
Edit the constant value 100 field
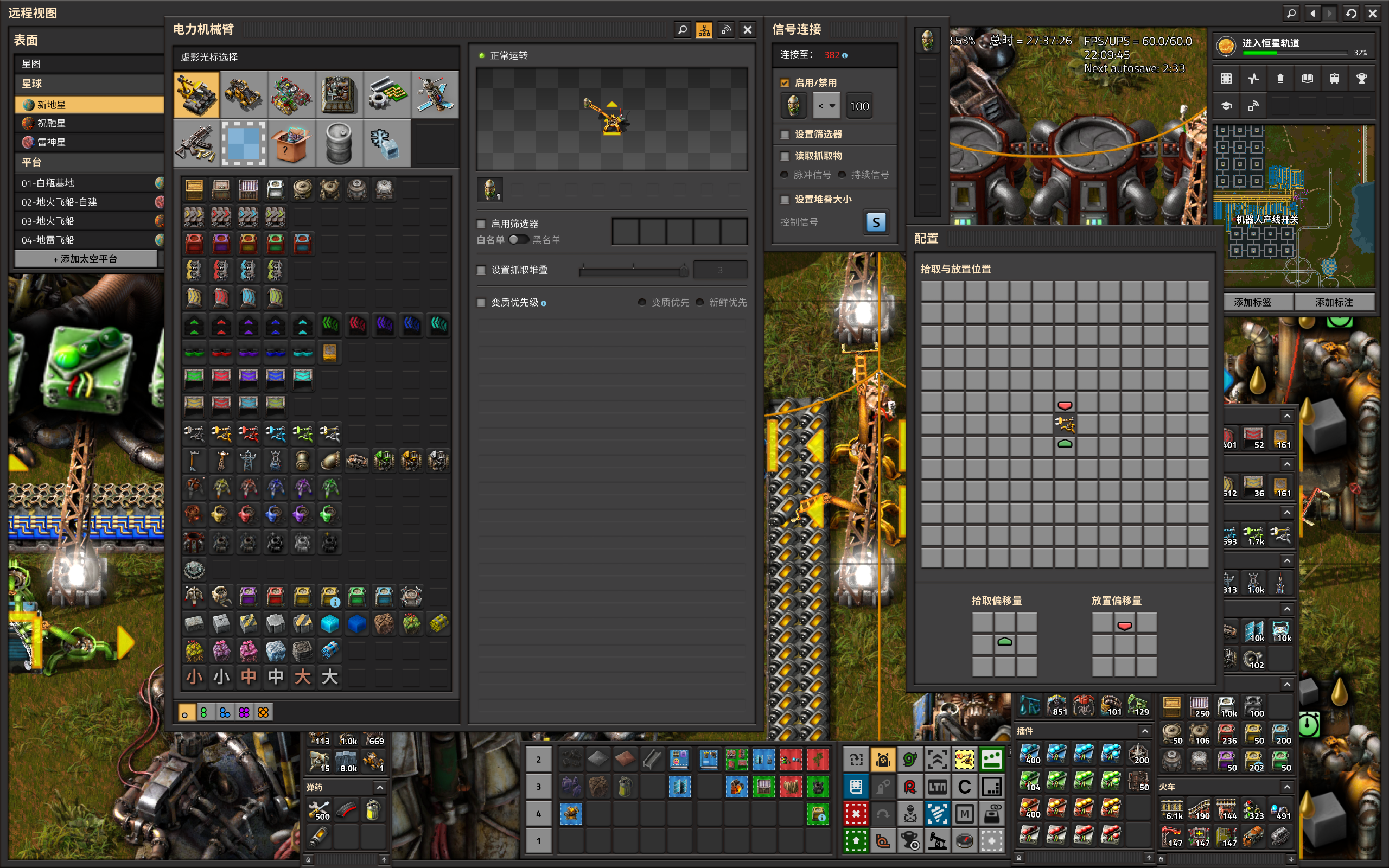click(859, 106)
